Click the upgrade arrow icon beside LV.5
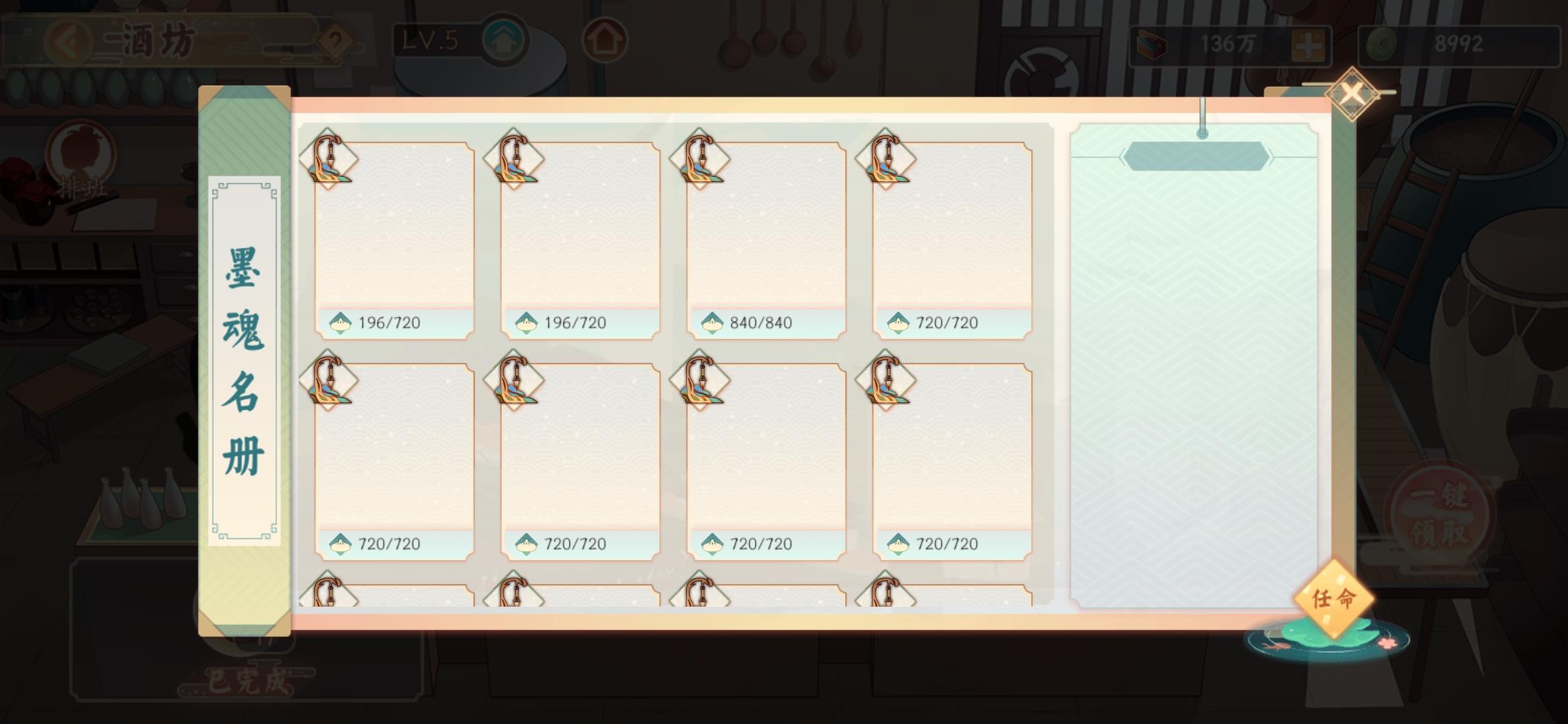 [506, 39]
